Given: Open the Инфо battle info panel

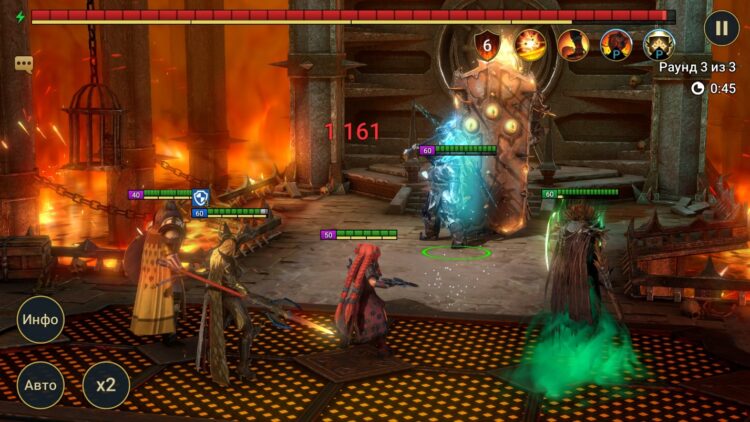Looking at the screenshot, I should click(x=40, y=320).
